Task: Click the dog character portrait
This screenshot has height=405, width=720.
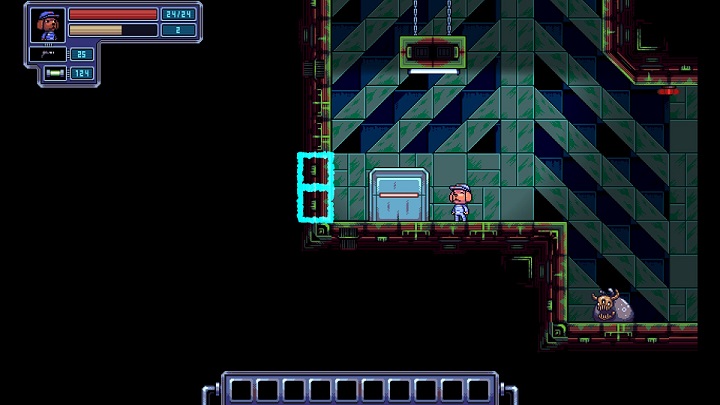Action: (x=47, y=23)
